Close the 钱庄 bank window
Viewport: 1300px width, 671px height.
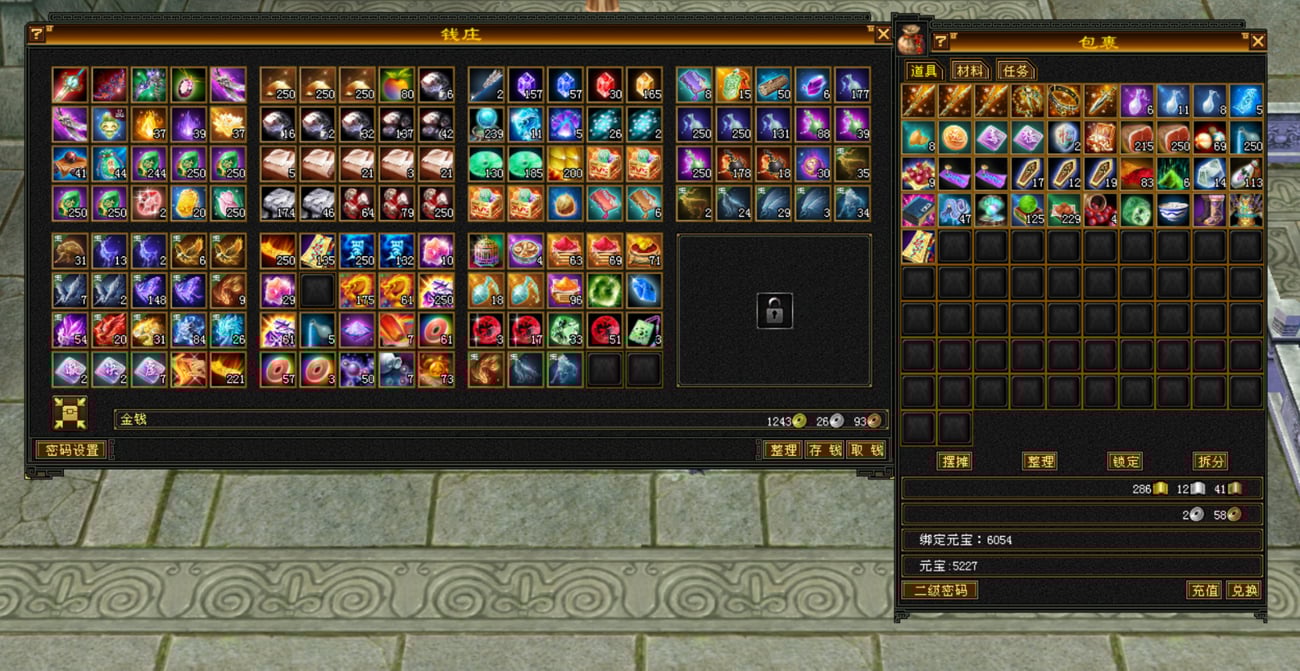click(x=882, y=35)
